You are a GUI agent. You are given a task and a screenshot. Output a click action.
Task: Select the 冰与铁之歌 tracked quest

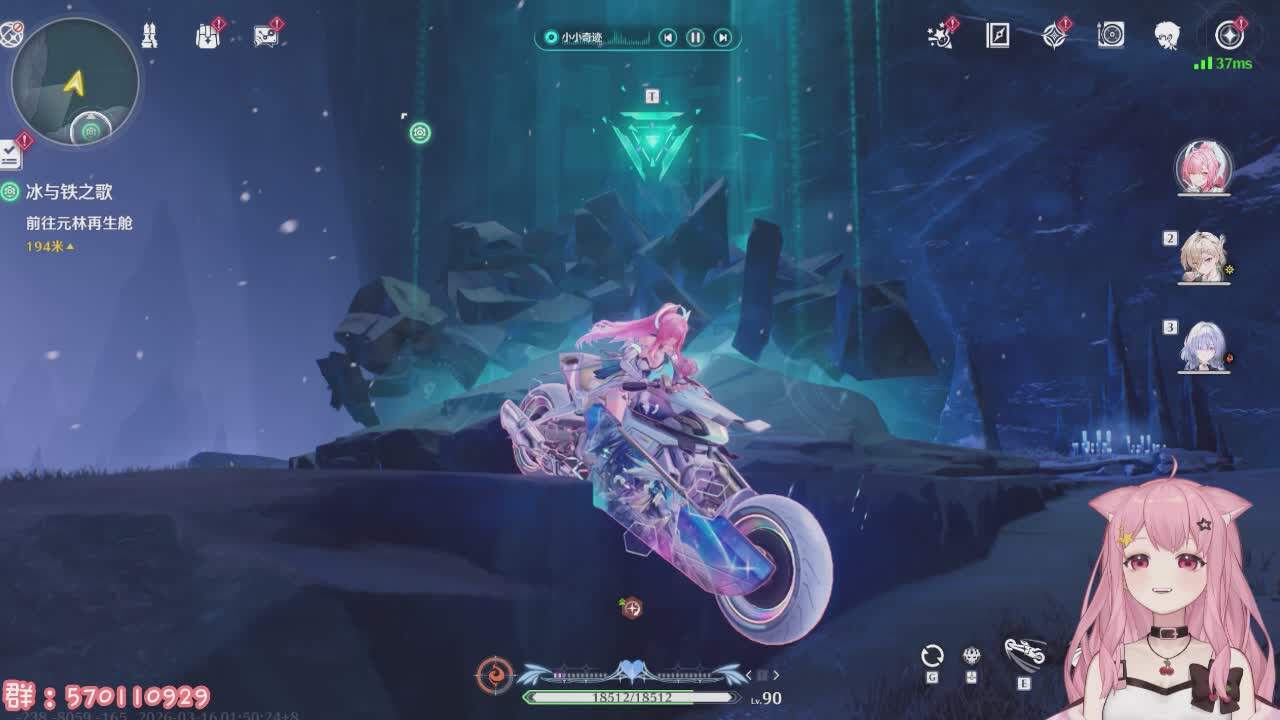click(69, 192)
